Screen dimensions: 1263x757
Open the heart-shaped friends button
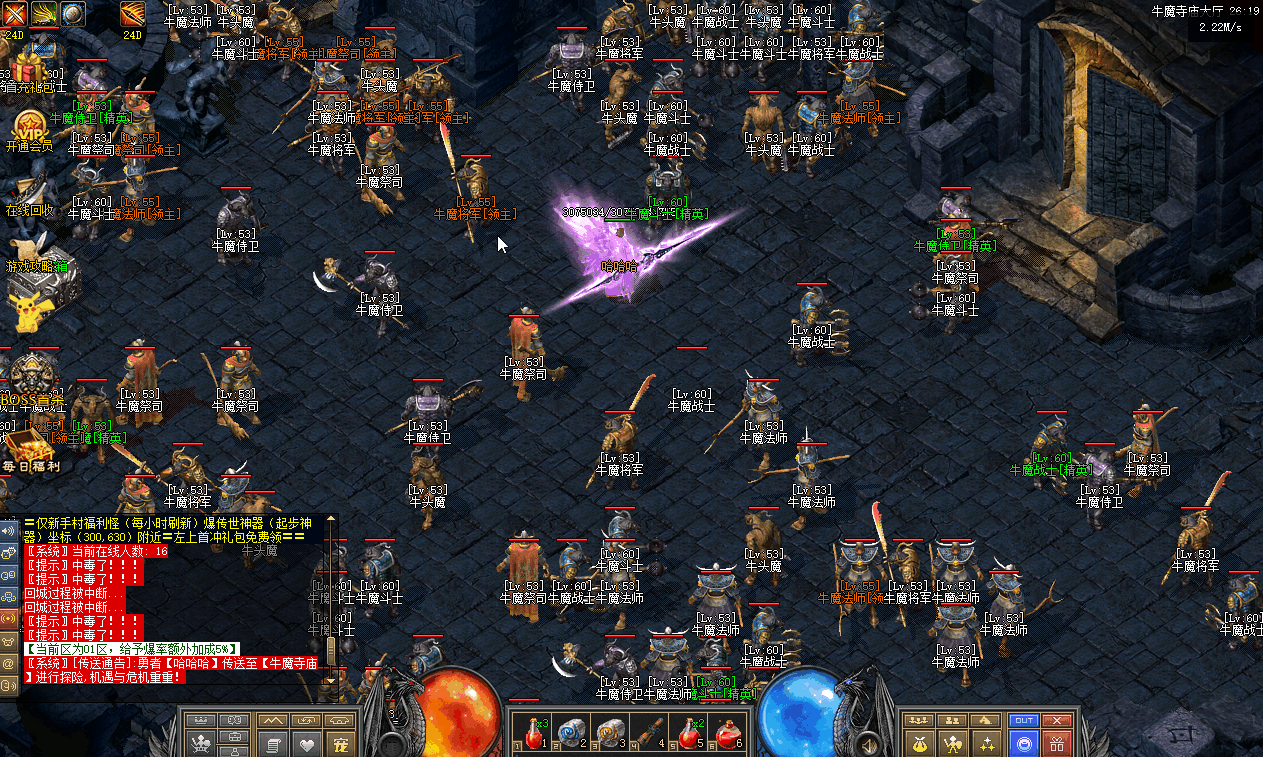pos(307,744)
